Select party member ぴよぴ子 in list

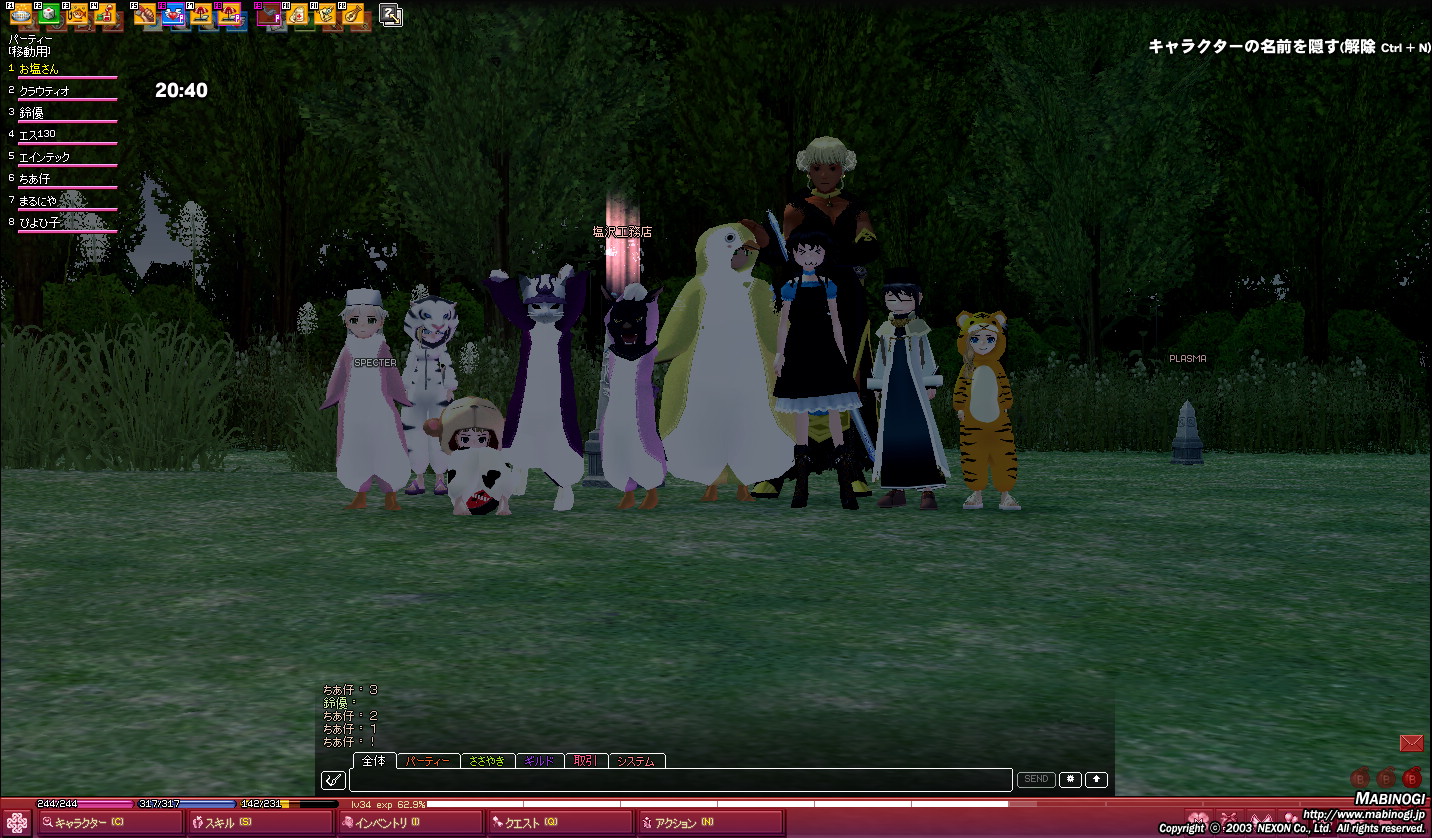40,223
